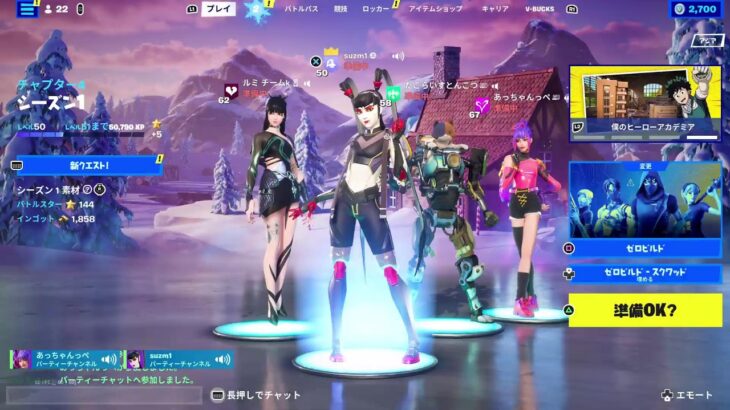
Task: Click the 2,700 V-Bucks balance button
Action: (695, 9)
